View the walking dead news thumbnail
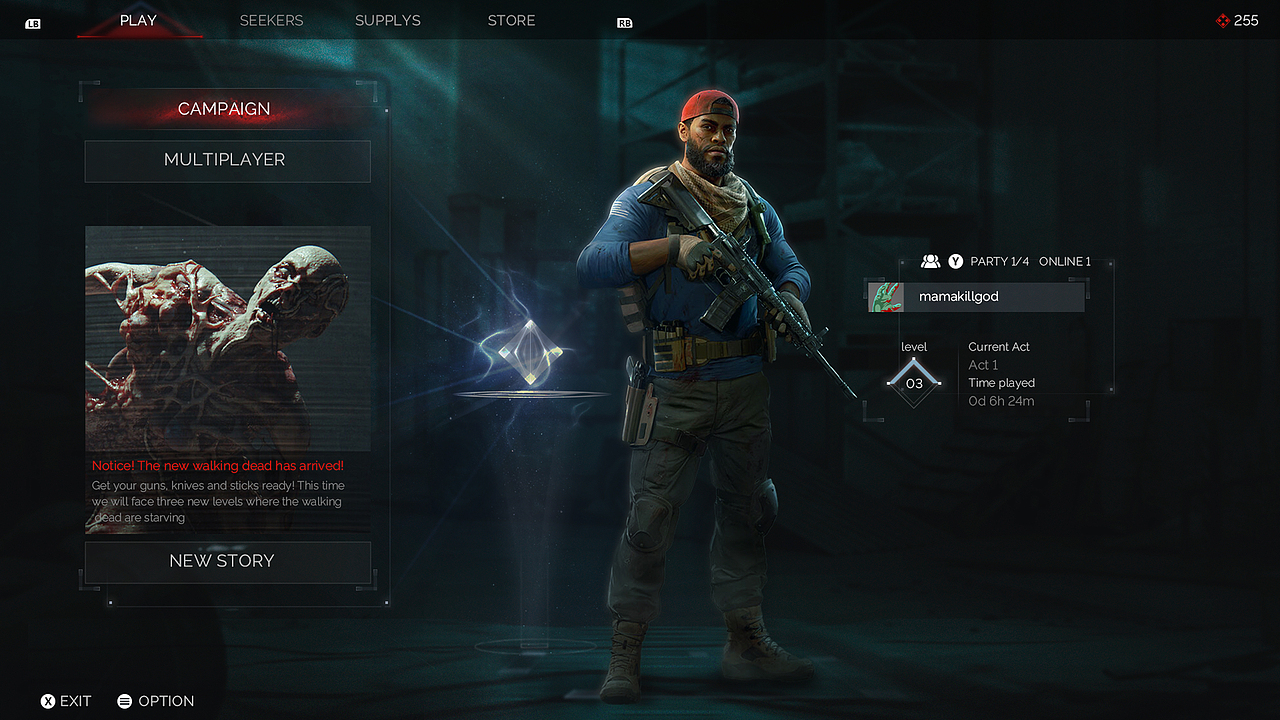Viewport: 1280px width, 720px height. click(x=227, y=338)
